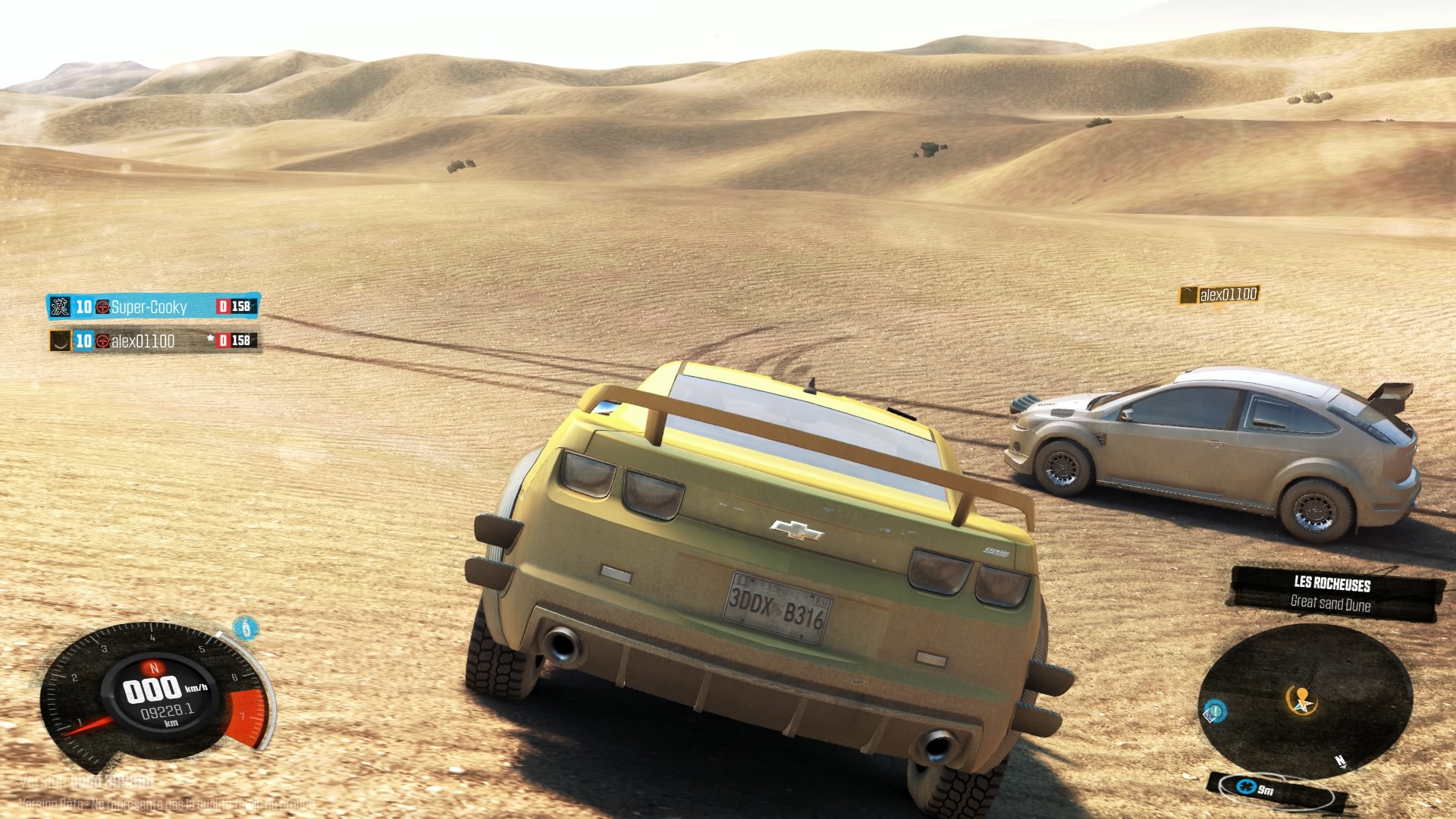Click Super-Cooky's kanji avatar icon
Viewport: 1456px width, 819px height.
tap(60, 306)
